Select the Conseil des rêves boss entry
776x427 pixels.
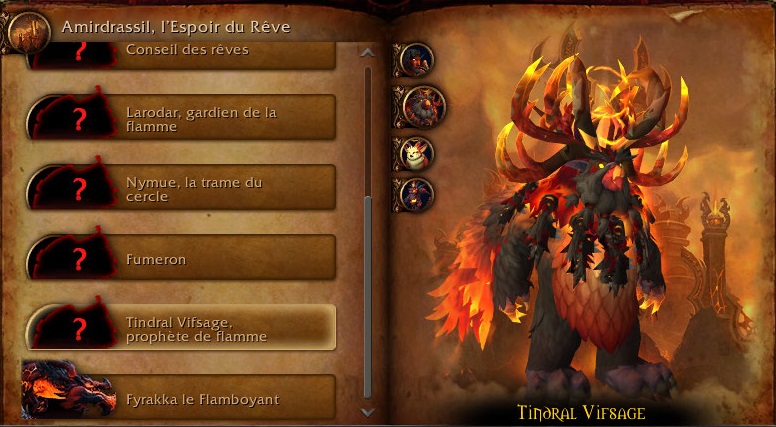(x=180, y=54)
